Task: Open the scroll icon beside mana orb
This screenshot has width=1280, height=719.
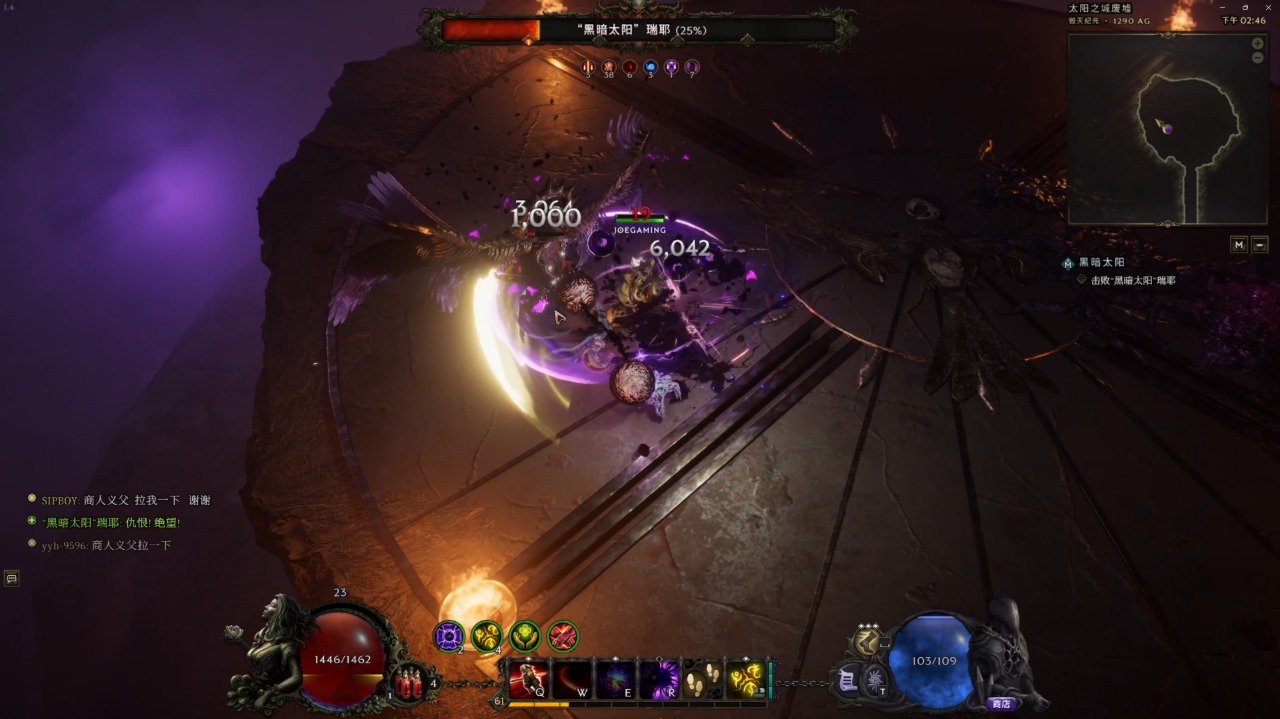Action: click(x=847, y=680)
